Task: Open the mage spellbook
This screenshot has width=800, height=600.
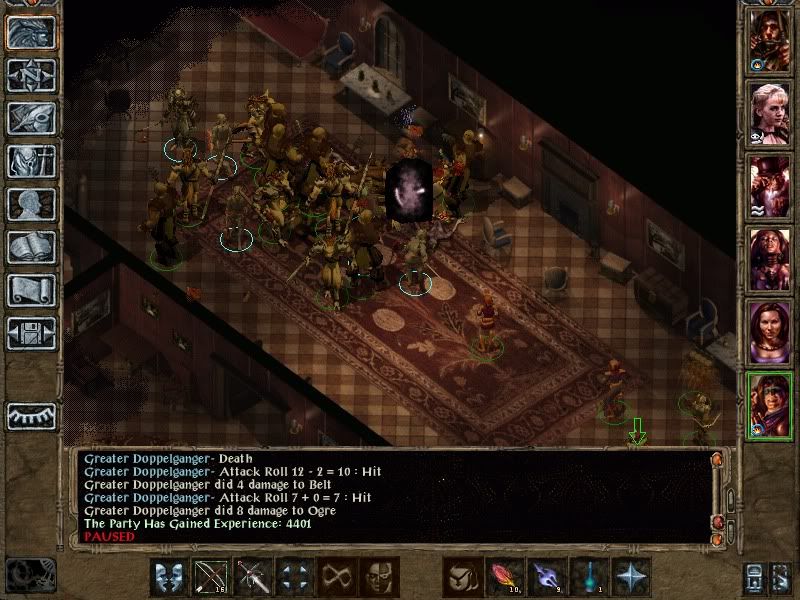Action: click(31, 247)
